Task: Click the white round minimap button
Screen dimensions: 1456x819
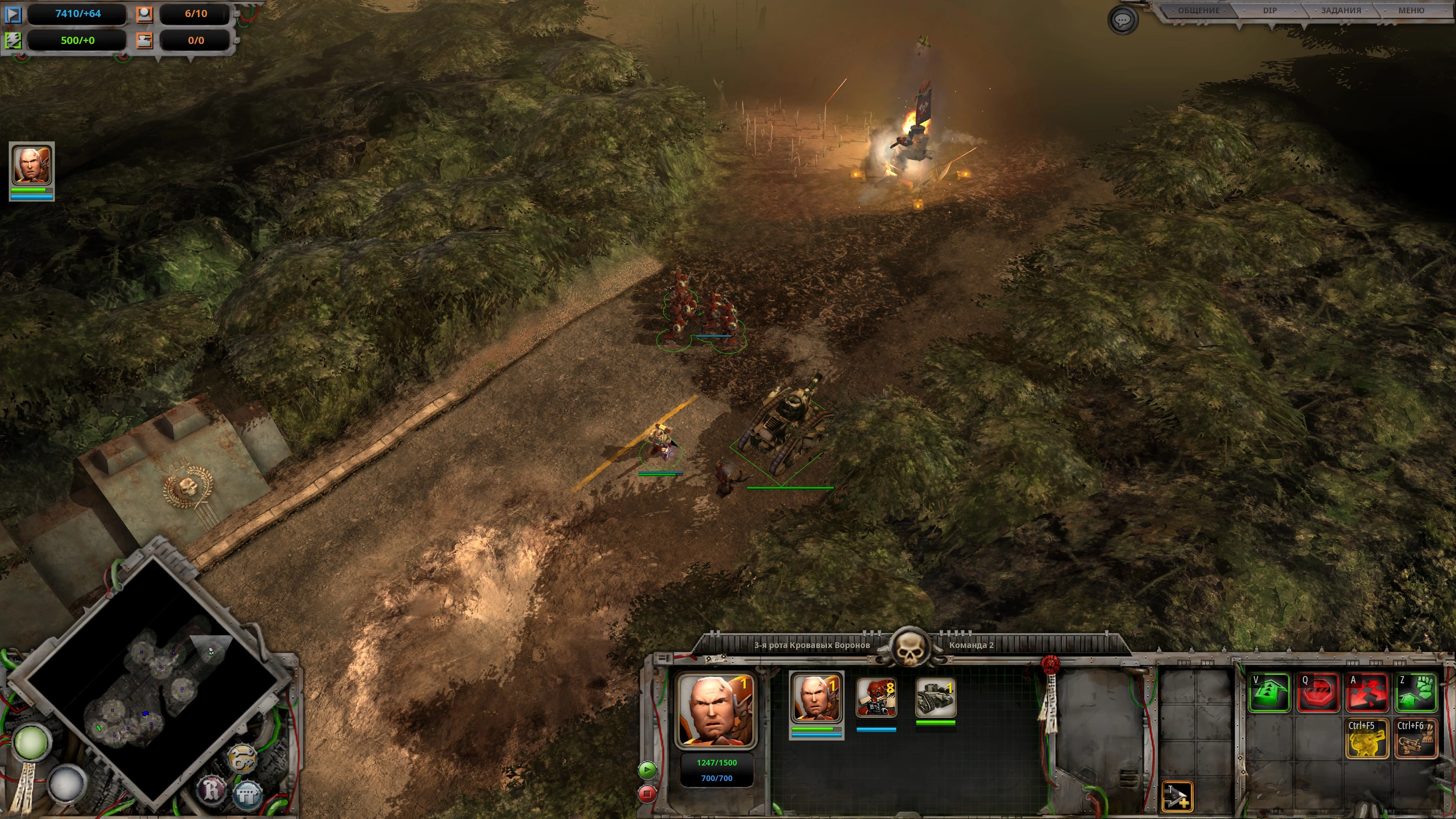Action: pos(67,783)
